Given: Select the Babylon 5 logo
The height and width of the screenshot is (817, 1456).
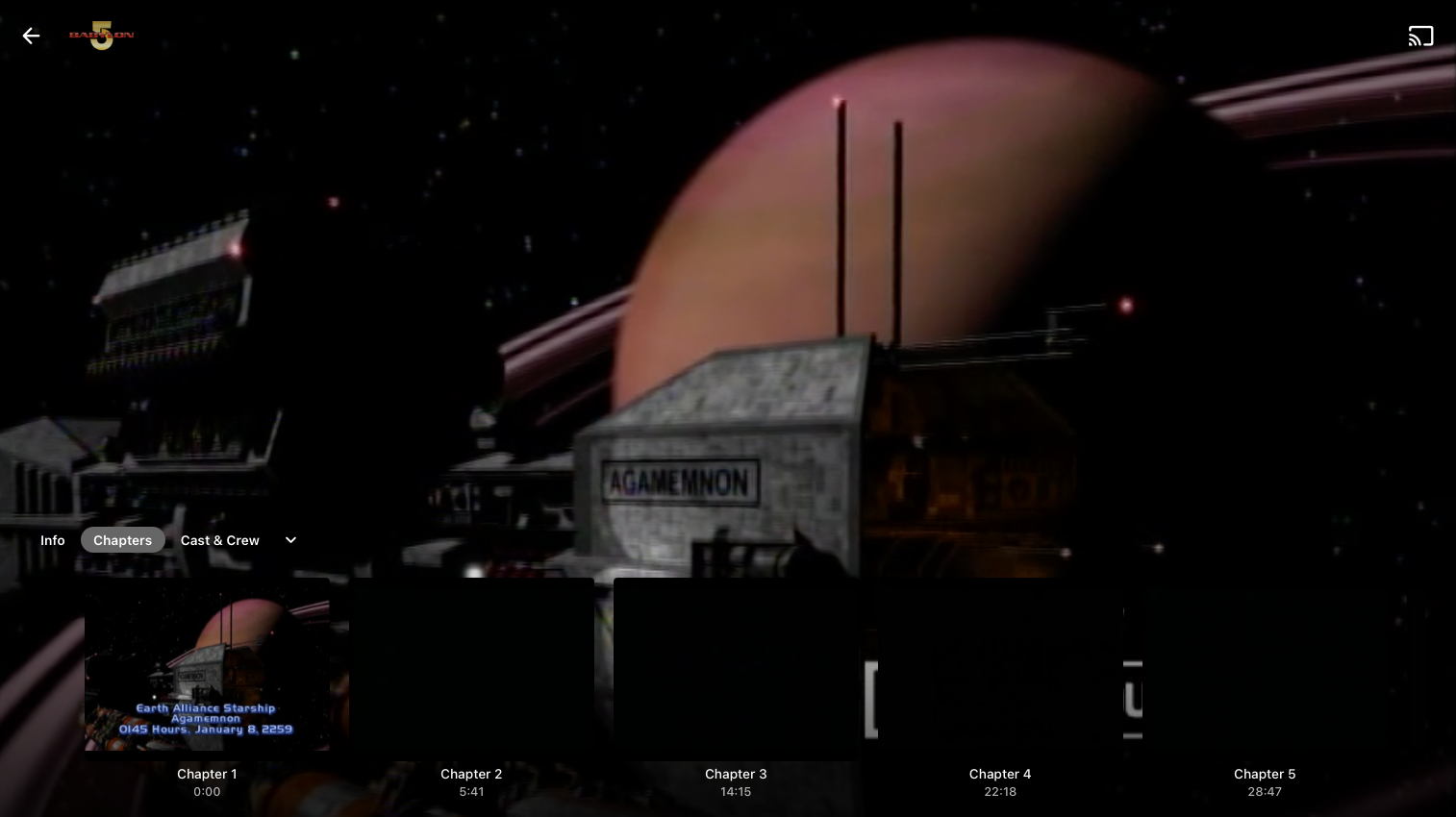Looking at the screenshot, I should [x=101, y=36].
